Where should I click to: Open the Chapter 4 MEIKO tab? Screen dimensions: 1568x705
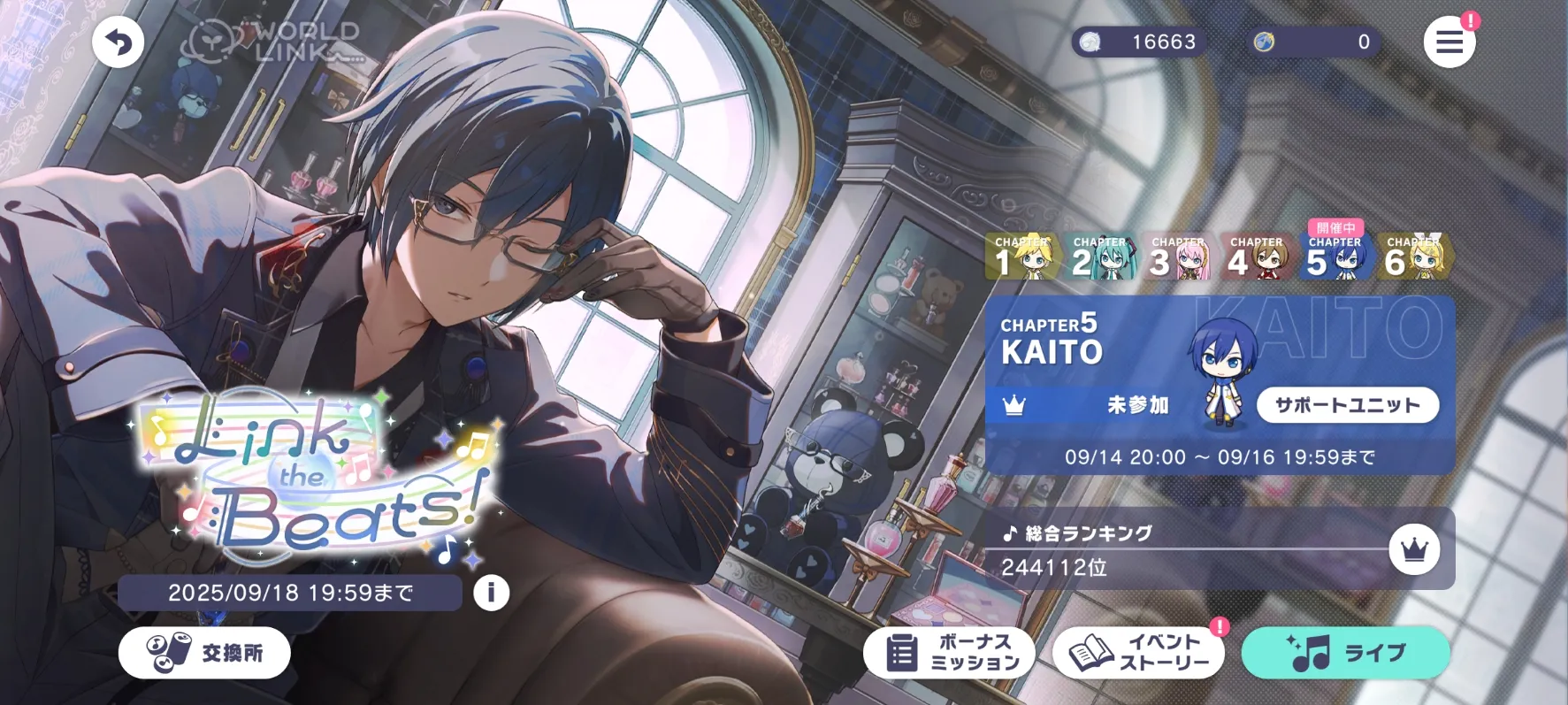[x=1256, y=257]
